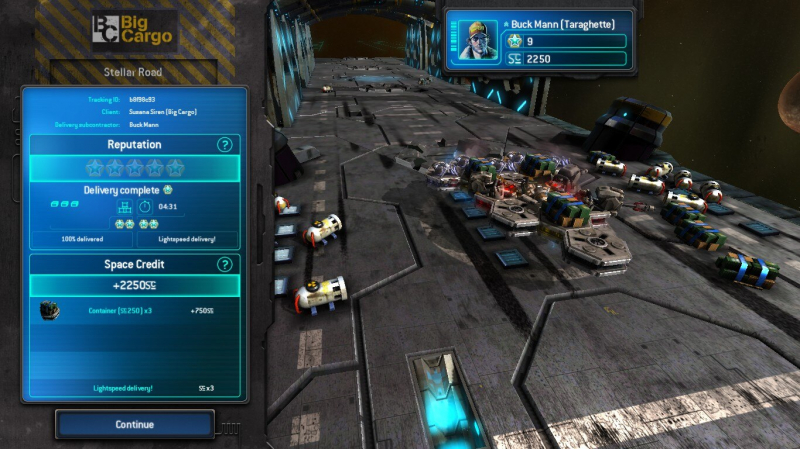The width and height of the screenshot is (800, 449).
Task: Select Buck Mann's player portrait
Action: tap(477, 42)
